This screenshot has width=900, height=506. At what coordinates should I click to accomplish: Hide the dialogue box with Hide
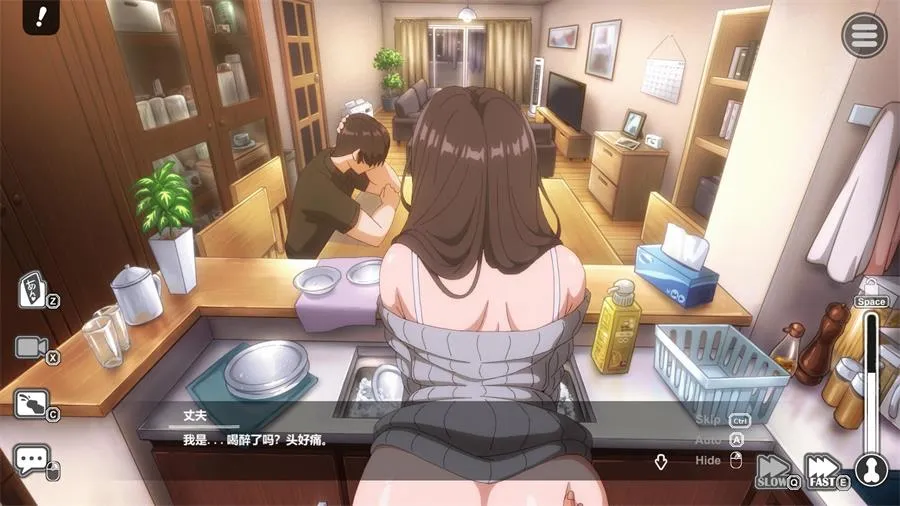coord(708,460)
